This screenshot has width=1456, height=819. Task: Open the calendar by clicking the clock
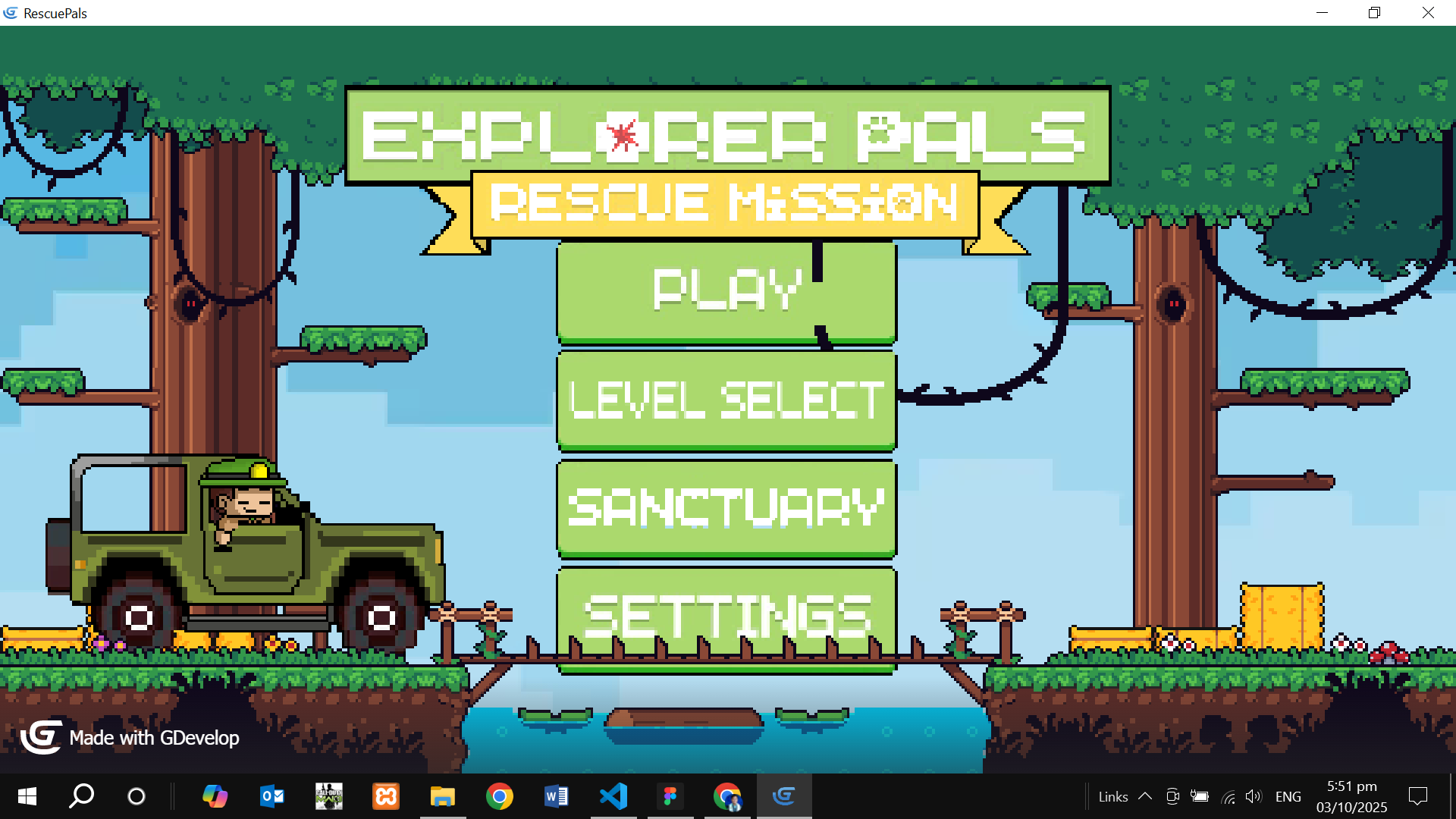1353,796
